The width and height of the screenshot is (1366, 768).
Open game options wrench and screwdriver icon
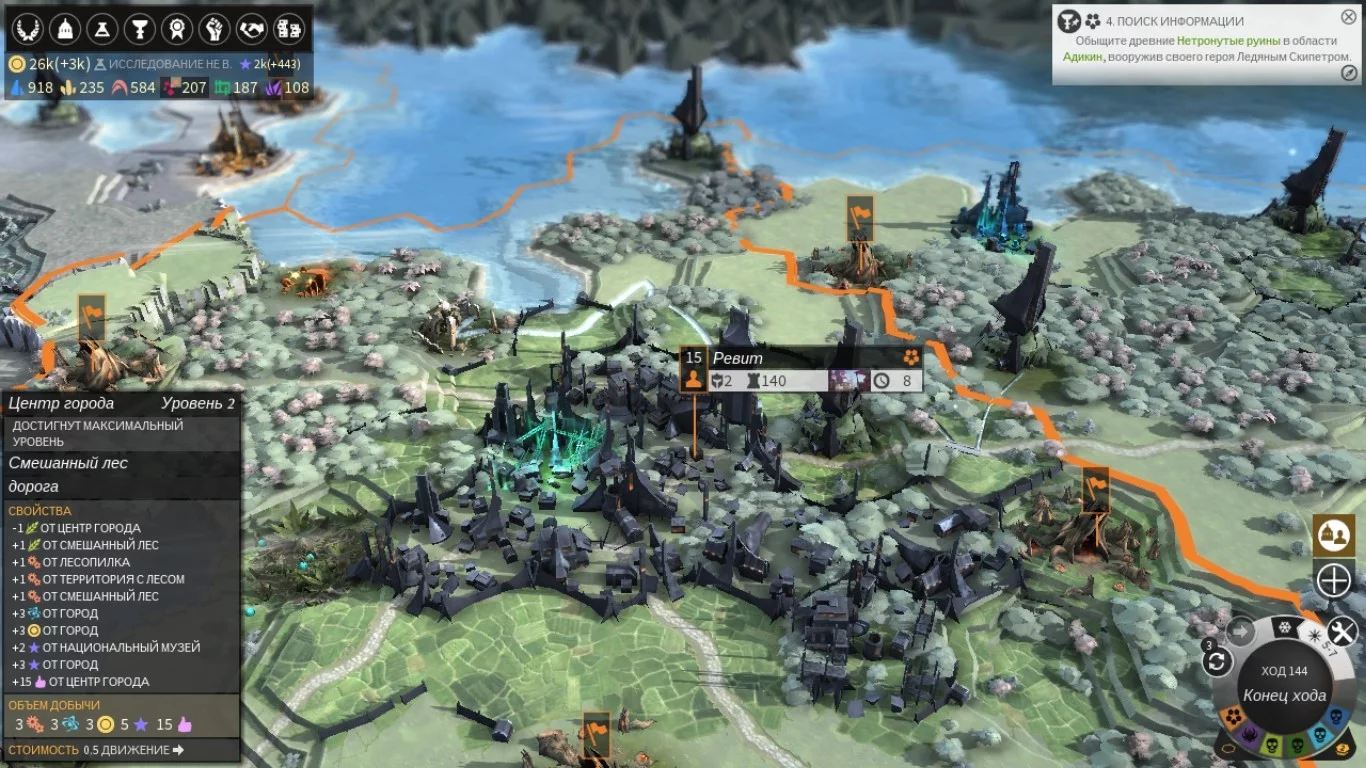point(1341,631)
